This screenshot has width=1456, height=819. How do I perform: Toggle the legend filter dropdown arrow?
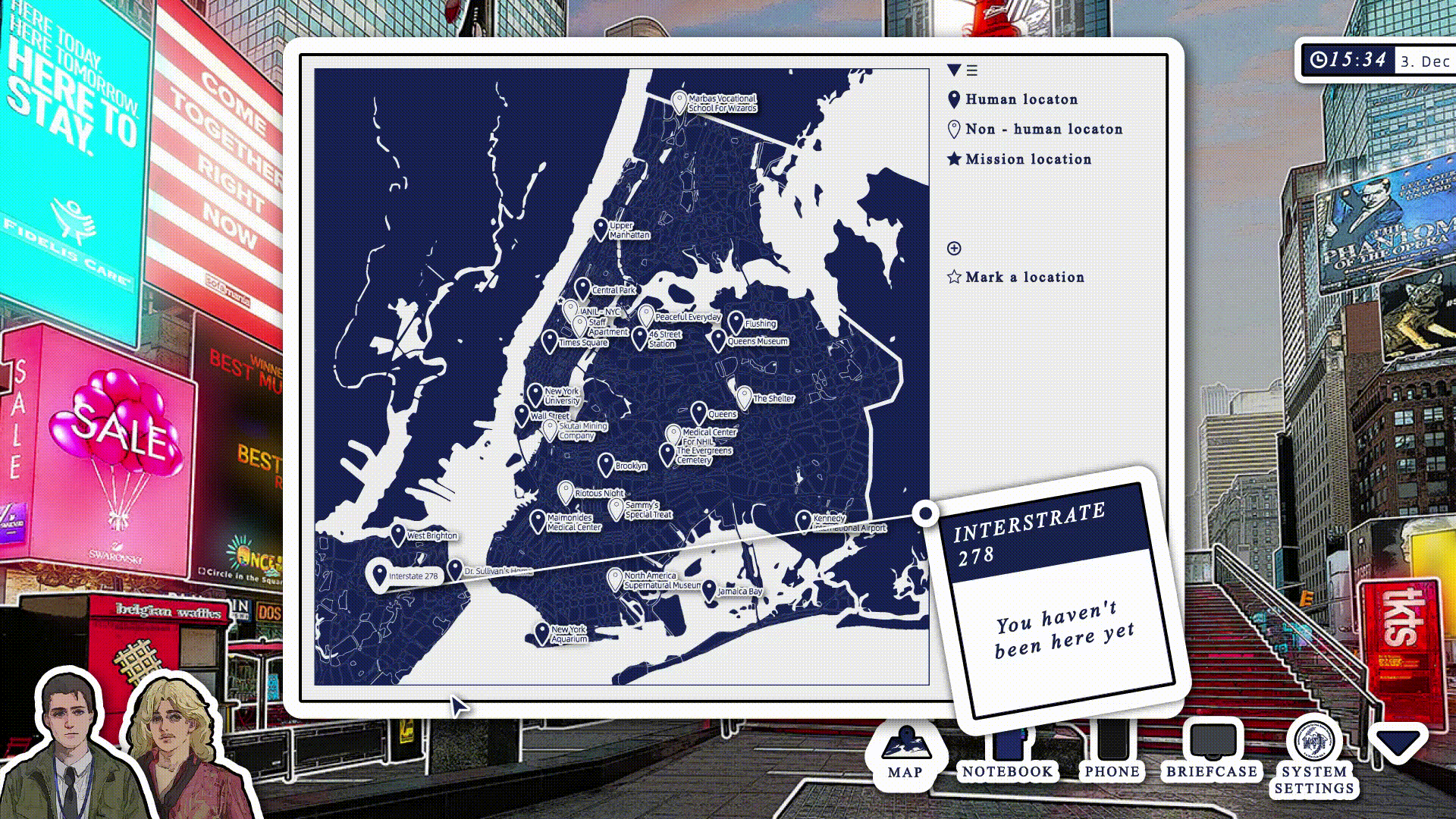pos(954,71)
